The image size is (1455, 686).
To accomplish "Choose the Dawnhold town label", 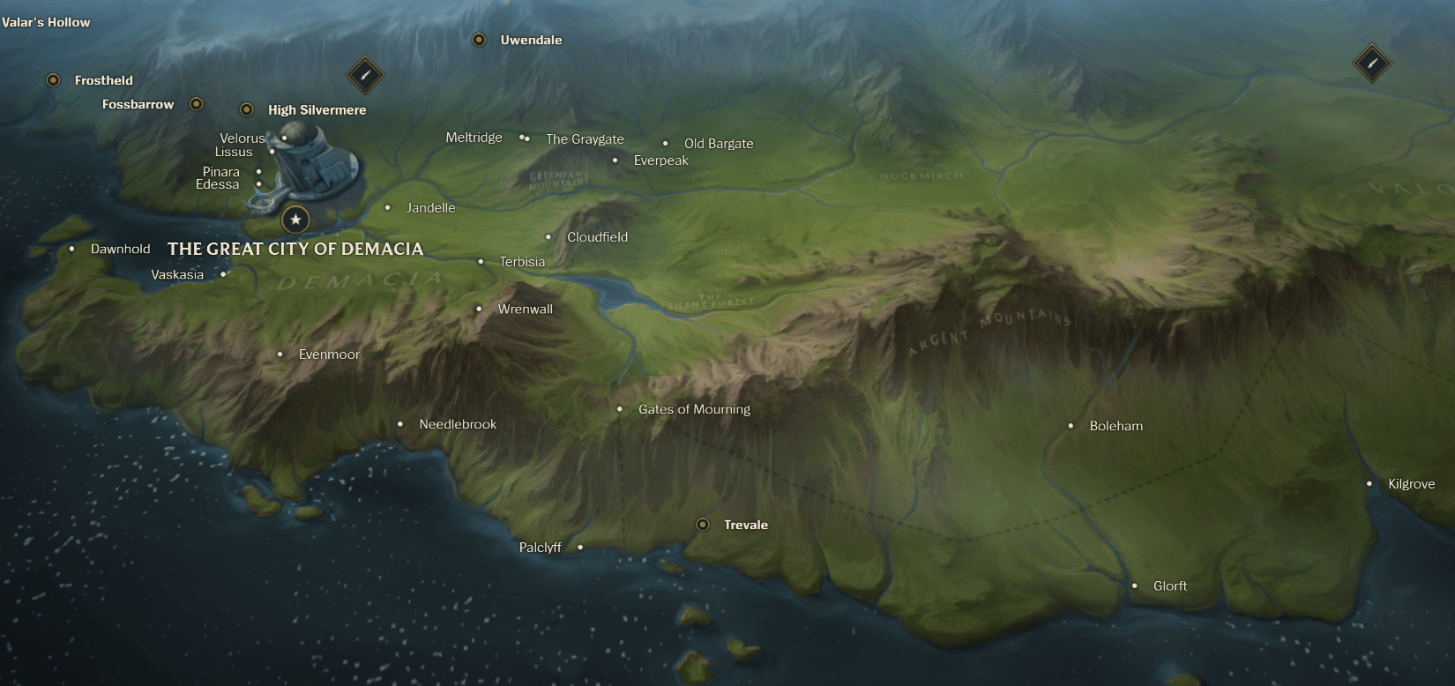I will [x=120, y=249].
